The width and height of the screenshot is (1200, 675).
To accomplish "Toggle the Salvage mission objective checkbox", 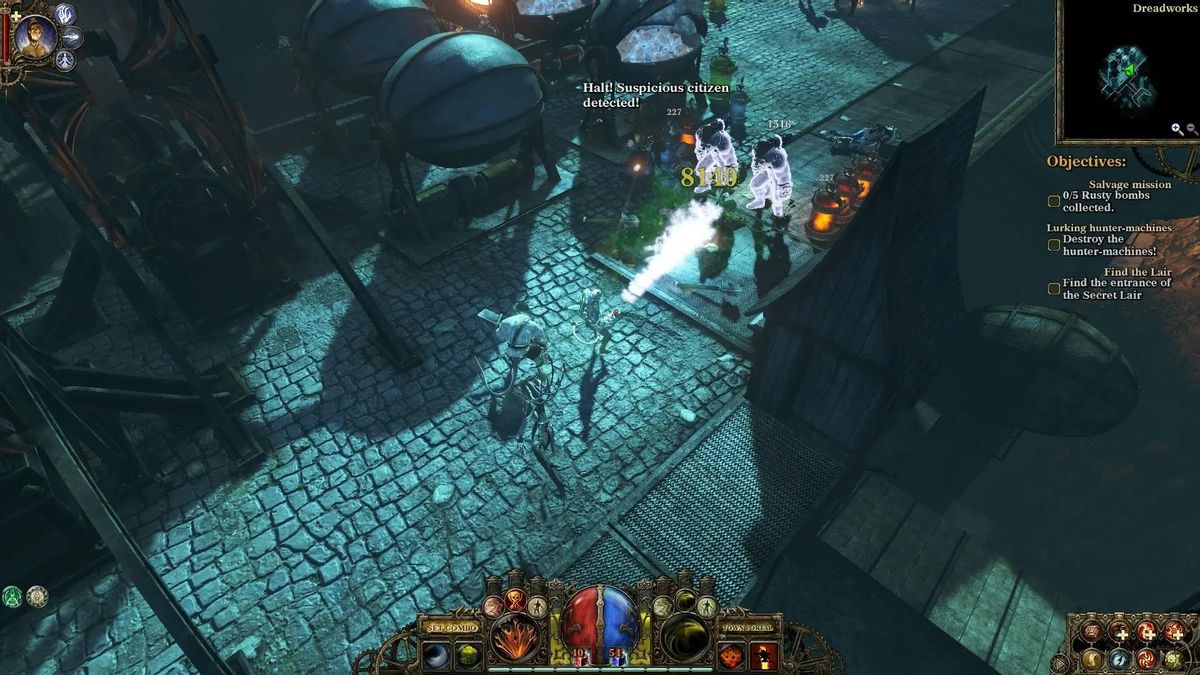I will point(1054,201).
